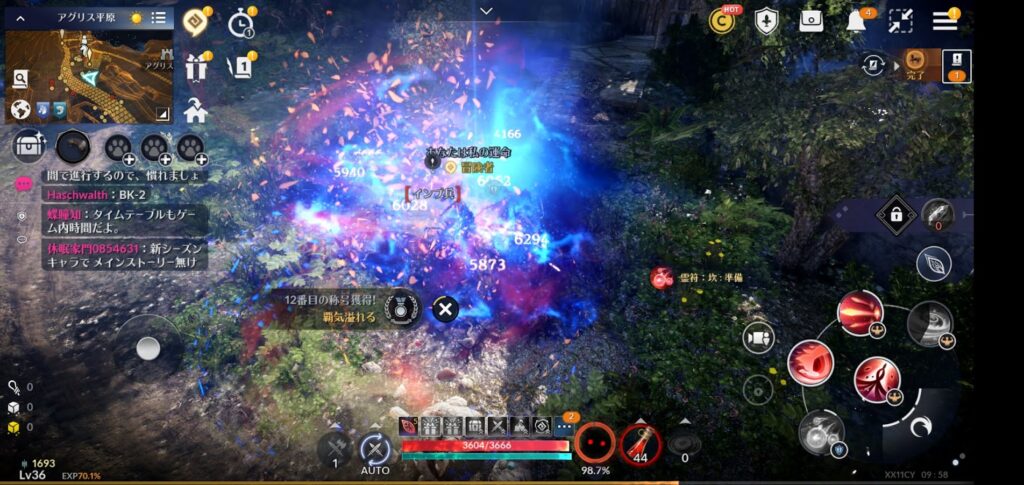Toggle the shrink-arrows compact screen mode icon

click(x=900, y=21)
